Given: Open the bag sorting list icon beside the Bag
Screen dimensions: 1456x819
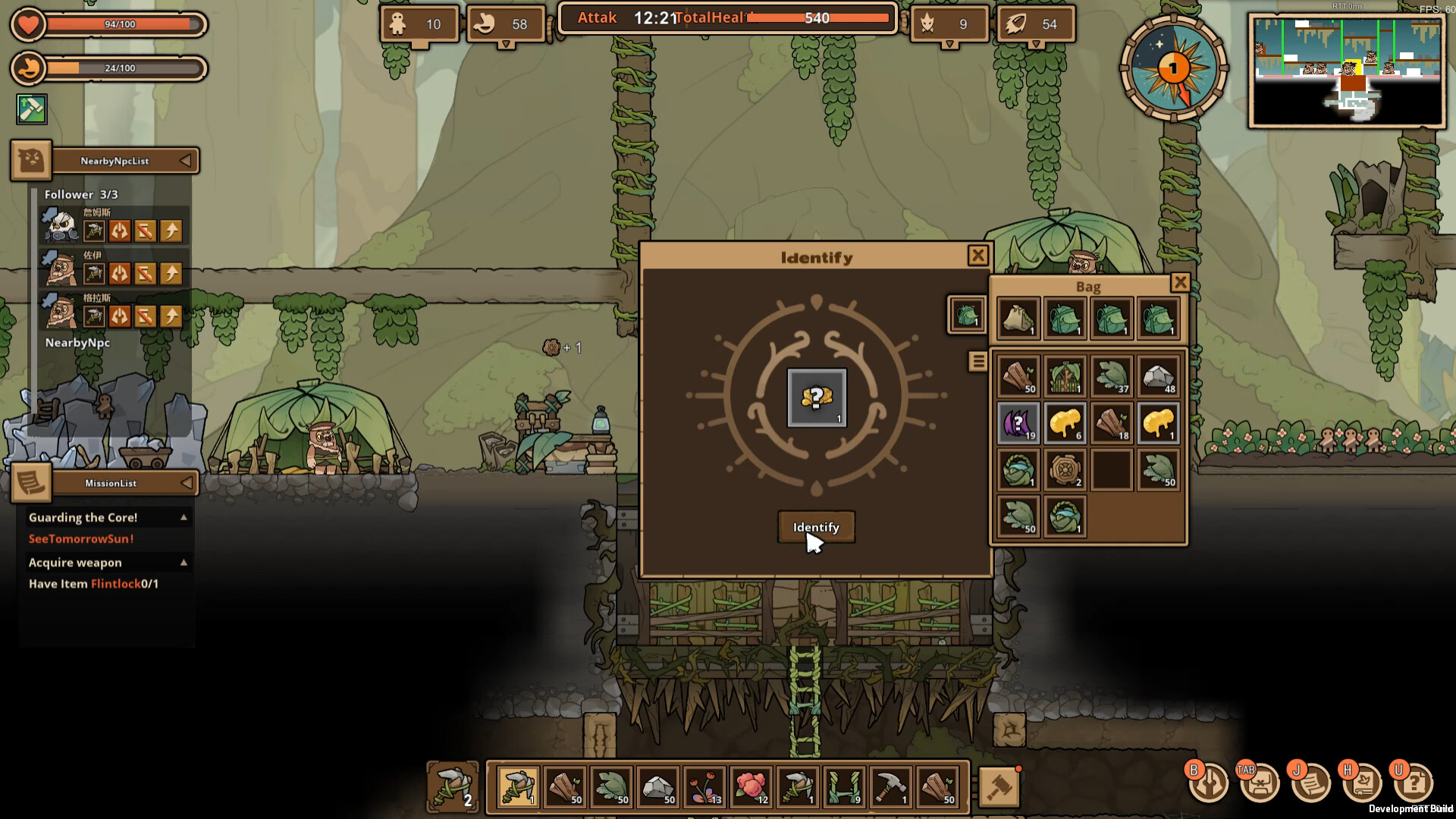Looking at the screenshot, I should (x=977, y=361).
